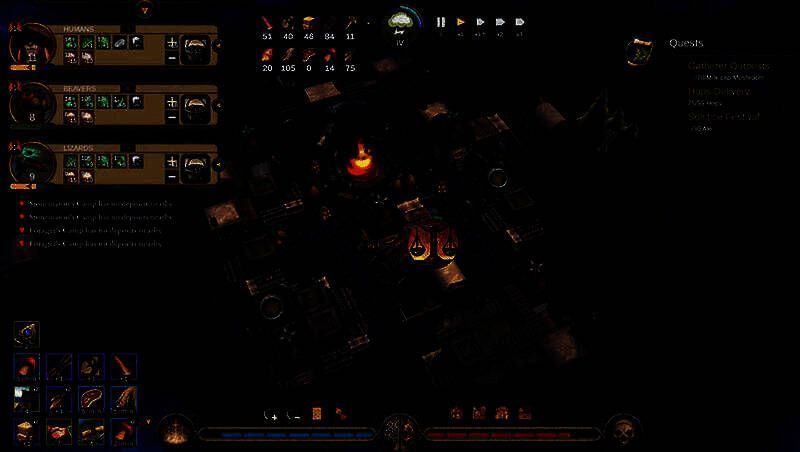Click the Lizards species portrait
This screenshot has height=452, width=800.
coord(30,163)
